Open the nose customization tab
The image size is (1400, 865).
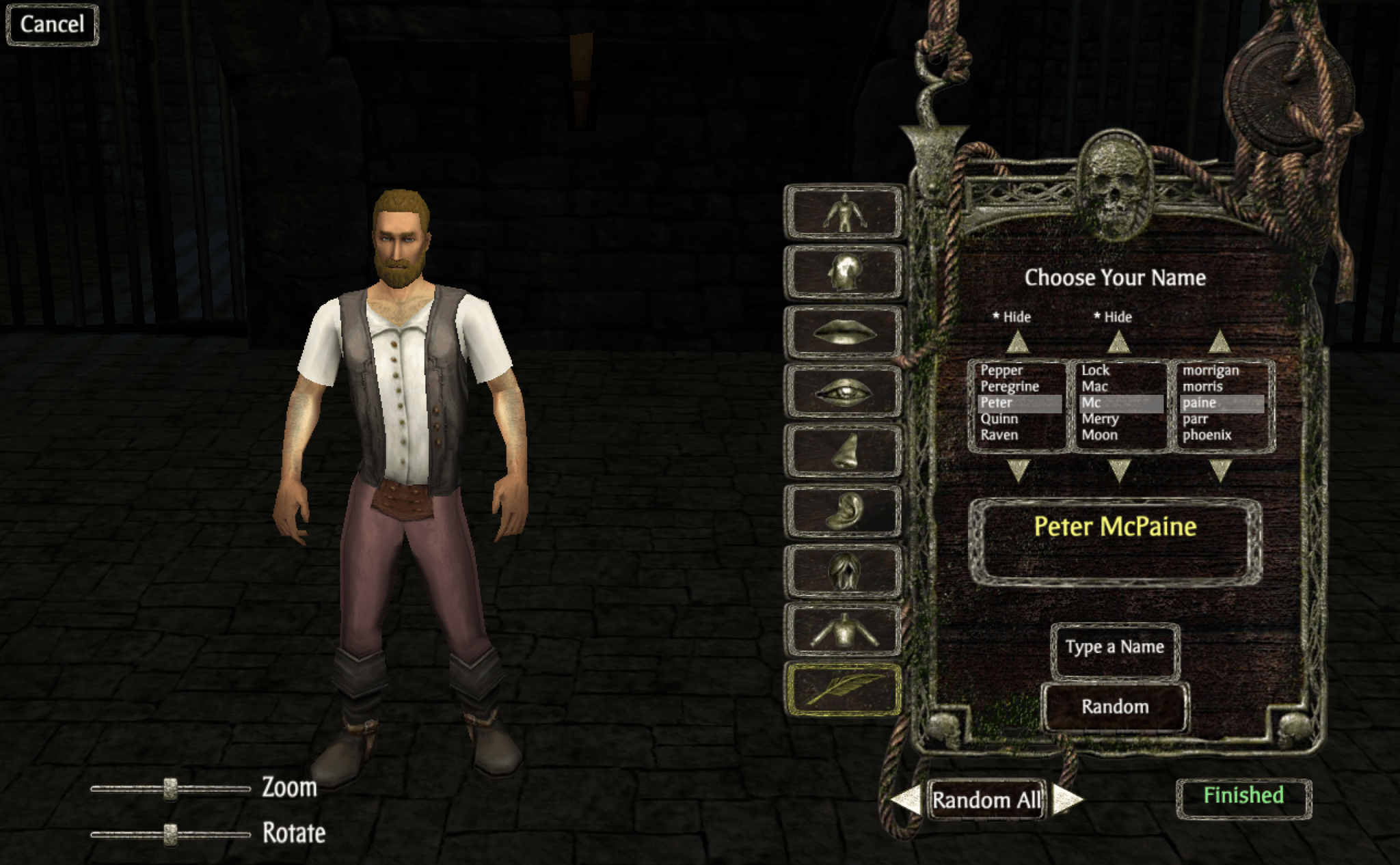point(844,452)
